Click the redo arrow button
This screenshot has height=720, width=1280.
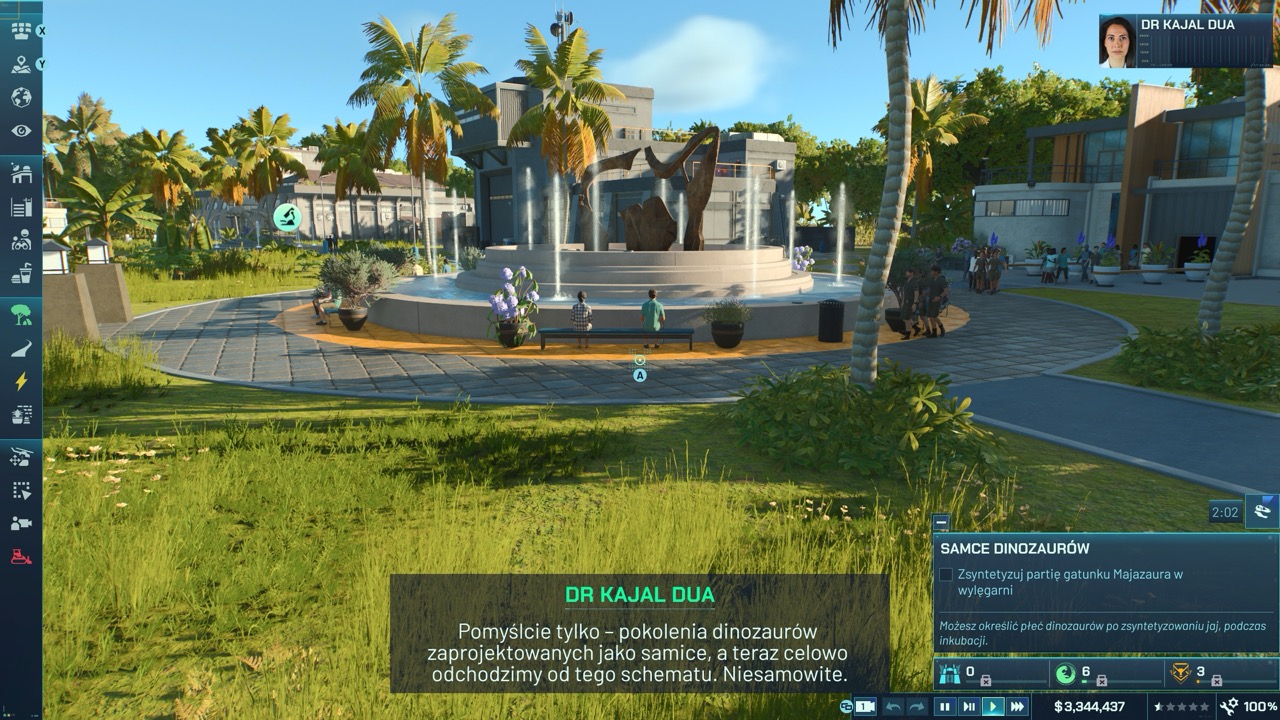tap(917, 707)
